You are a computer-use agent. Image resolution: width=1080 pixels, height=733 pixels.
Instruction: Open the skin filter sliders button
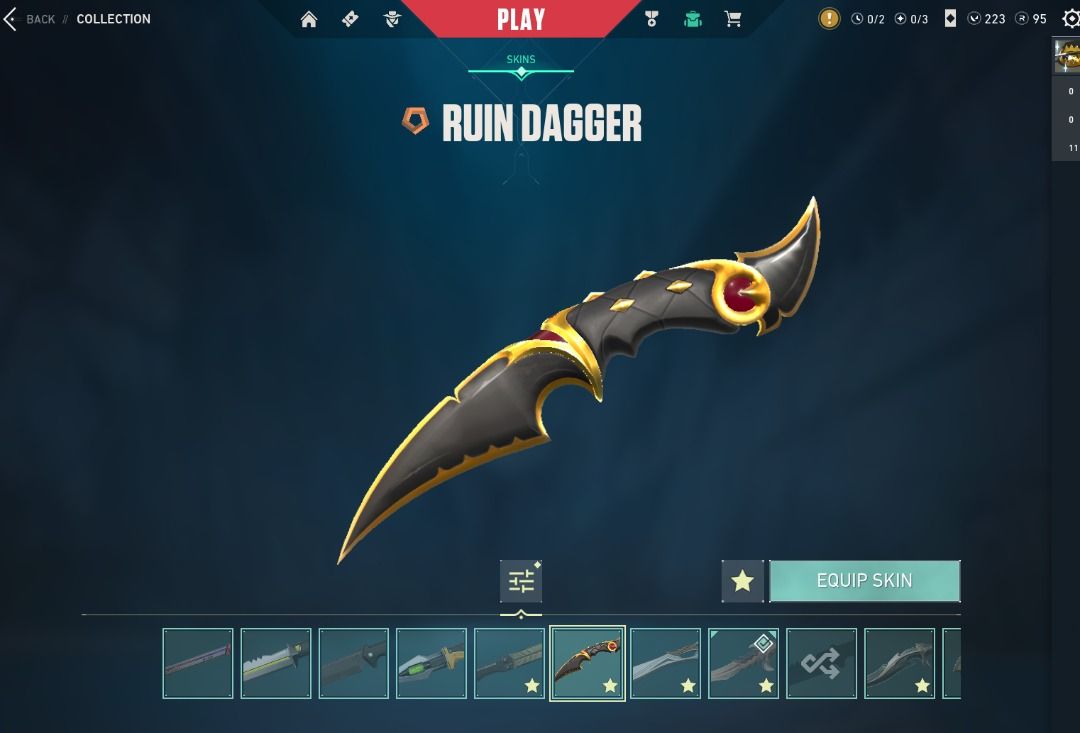(521, 581)
